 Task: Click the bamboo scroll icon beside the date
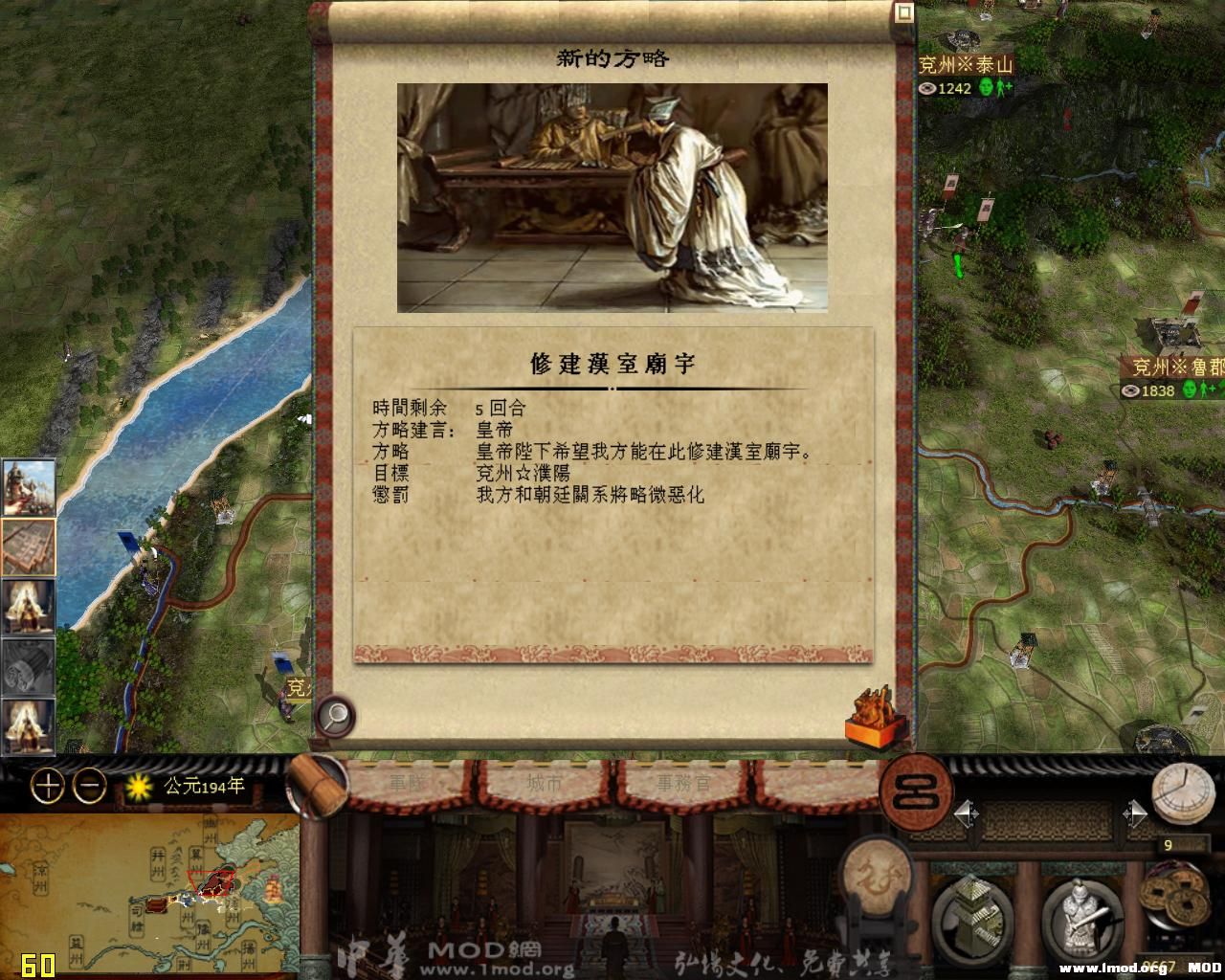316,785
